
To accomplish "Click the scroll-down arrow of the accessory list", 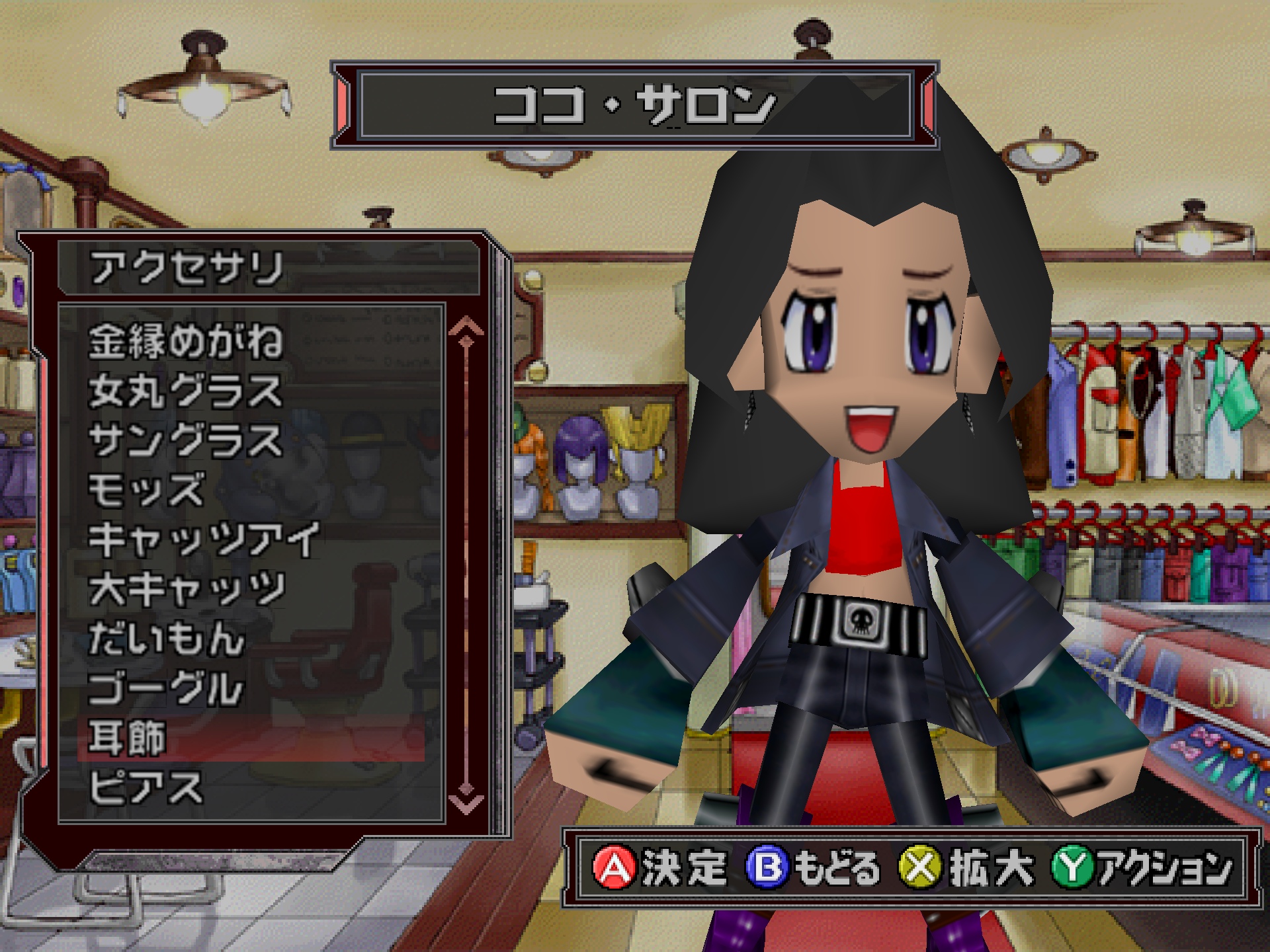I will point(466,802).
